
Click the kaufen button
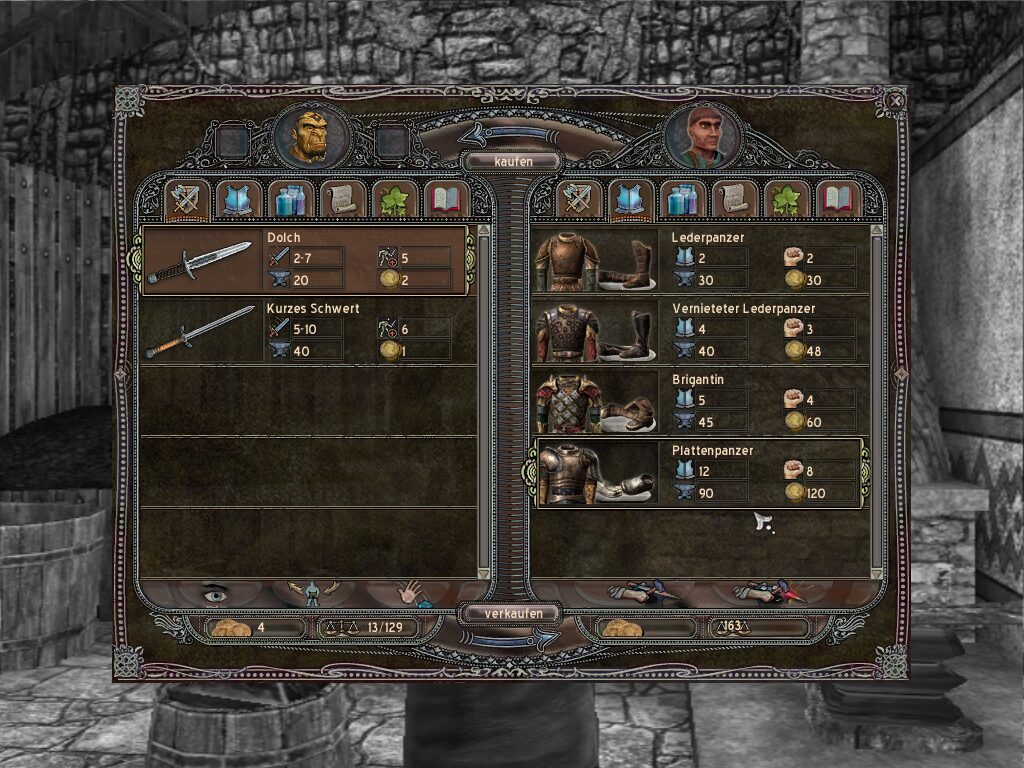511,161
